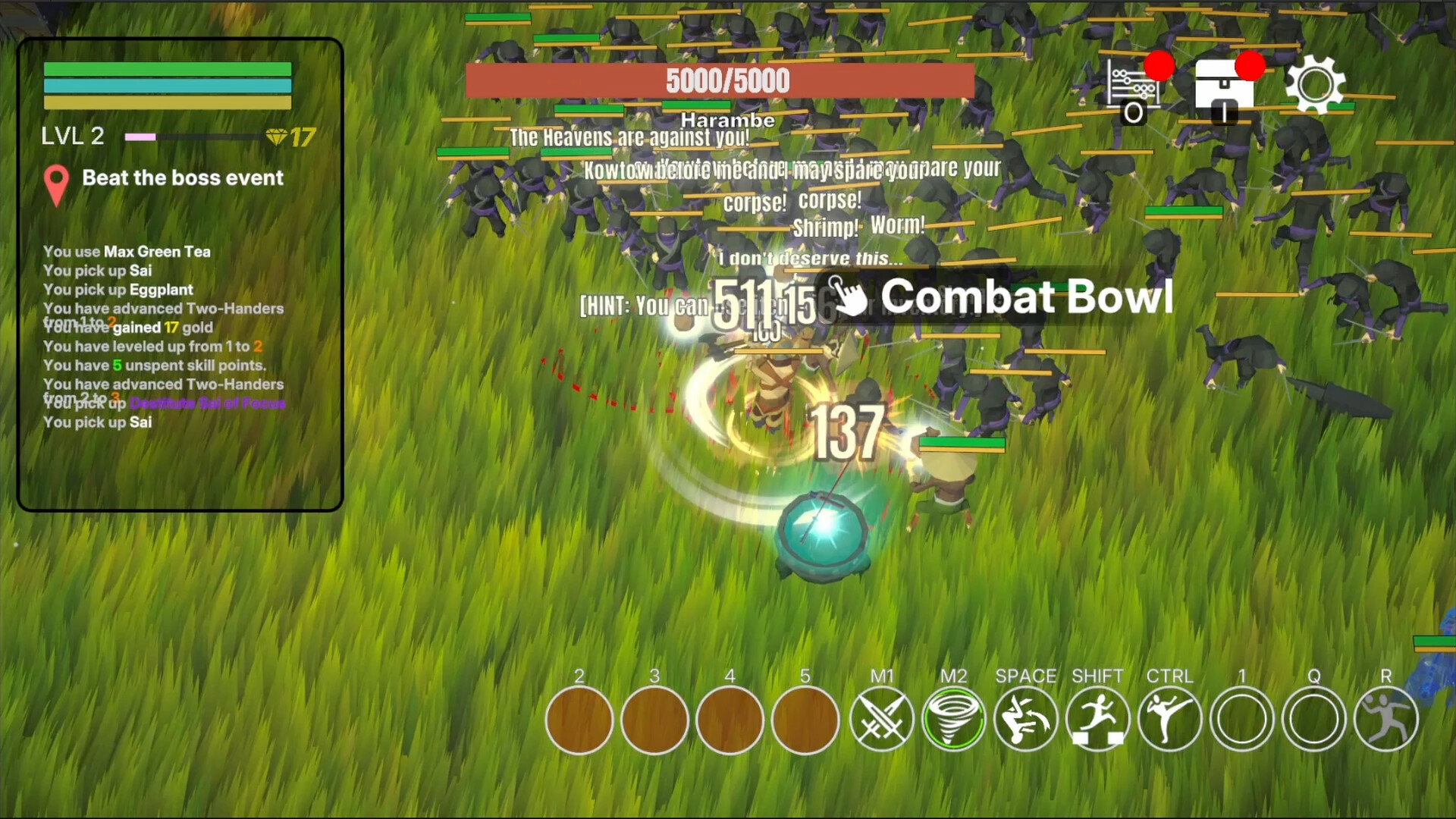
Task: Click the Beat the boss event objective
Action: tap(182, 178)
